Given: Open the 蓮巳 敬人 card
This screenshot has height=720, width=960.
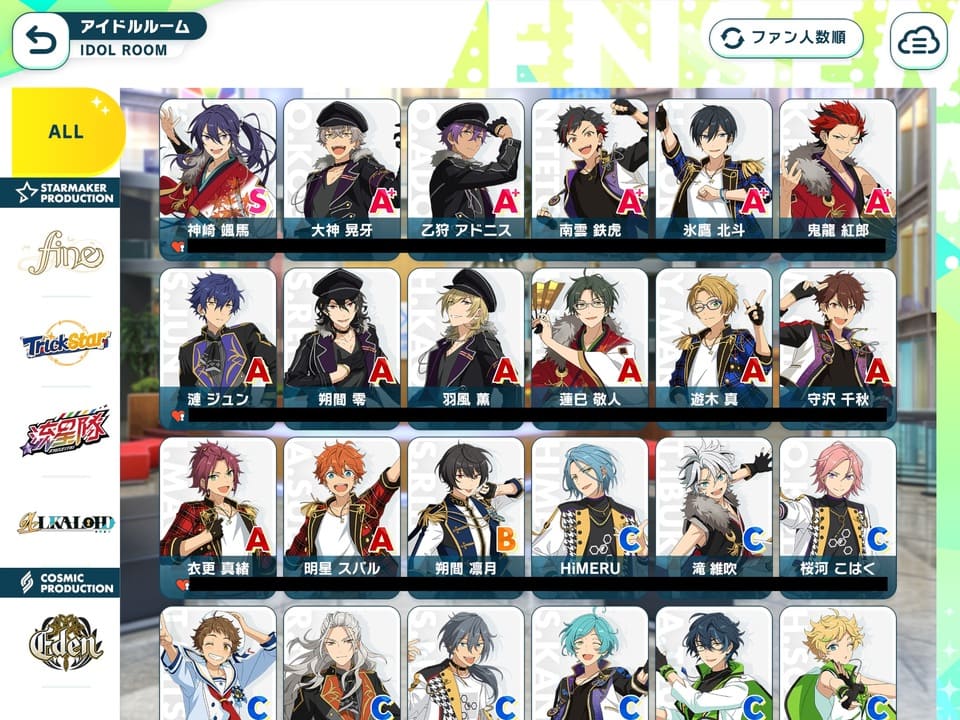Looking at the screenshot, I should [x=590, y=338].
